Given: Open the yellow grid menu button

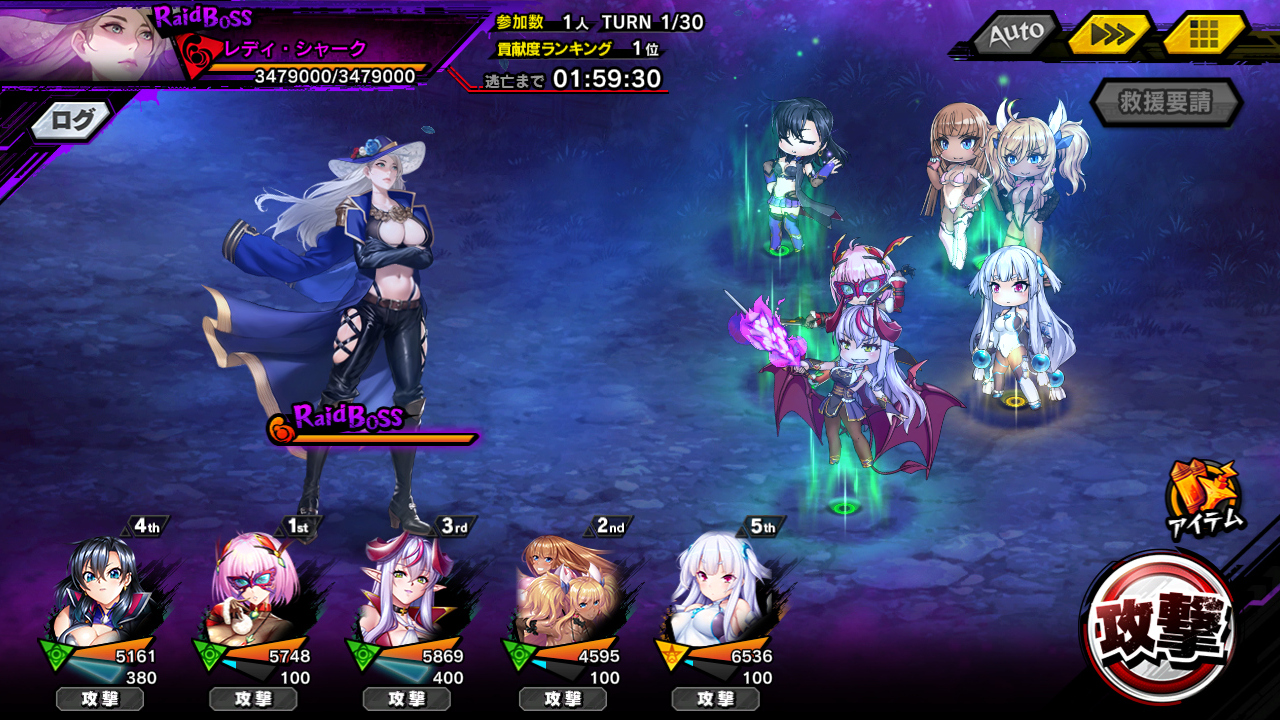Looking at the screenshot, I should point(1203,35).
